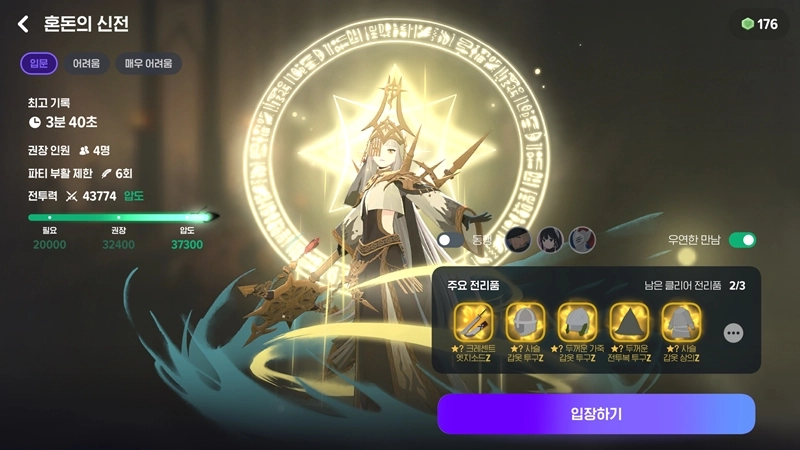Viewport: 800px width, 450px height.
Task: Select the crescent sword loot item
Action: pos(474,322)
